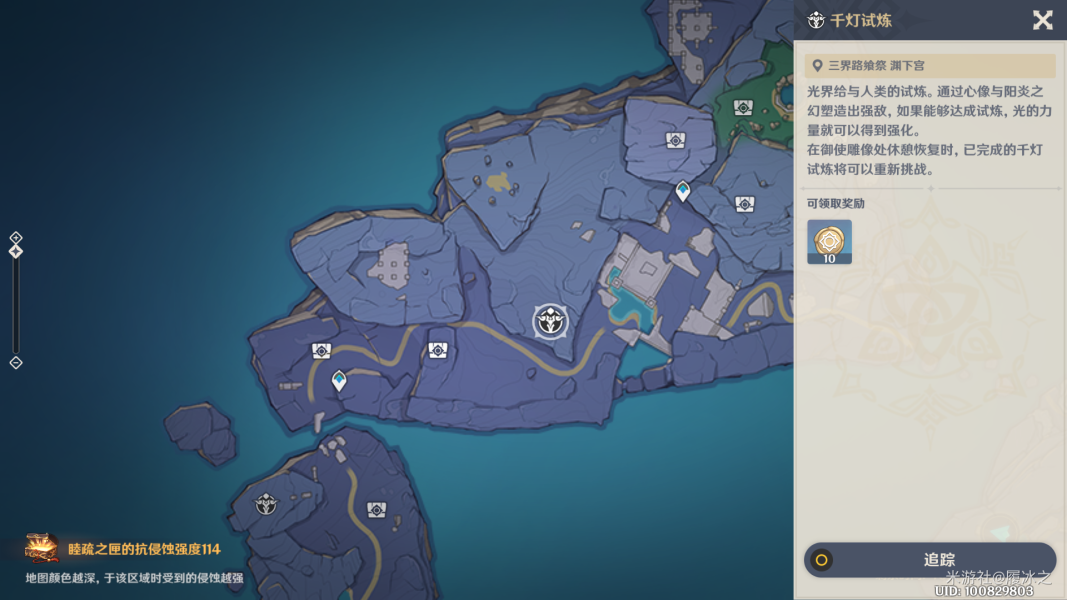Select the highlighted trial marker on the map

pos(550,321)
